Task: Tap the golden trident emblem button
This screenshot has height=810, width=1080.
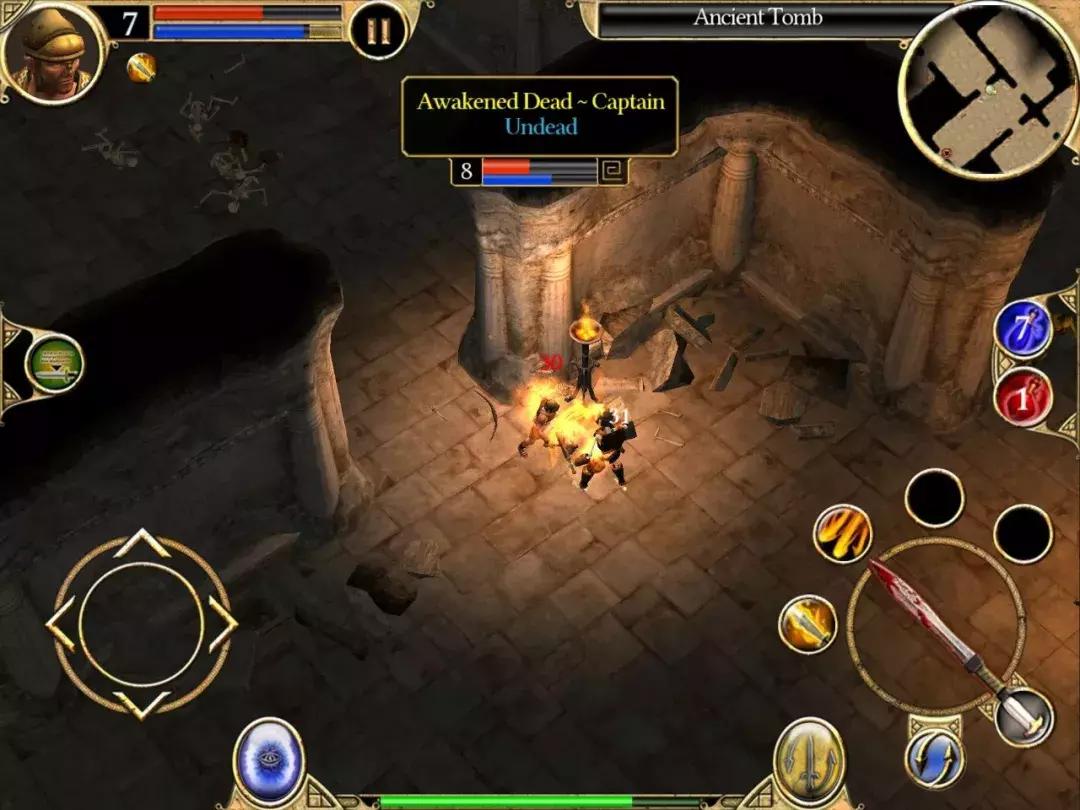Action: tap(809, 762)
